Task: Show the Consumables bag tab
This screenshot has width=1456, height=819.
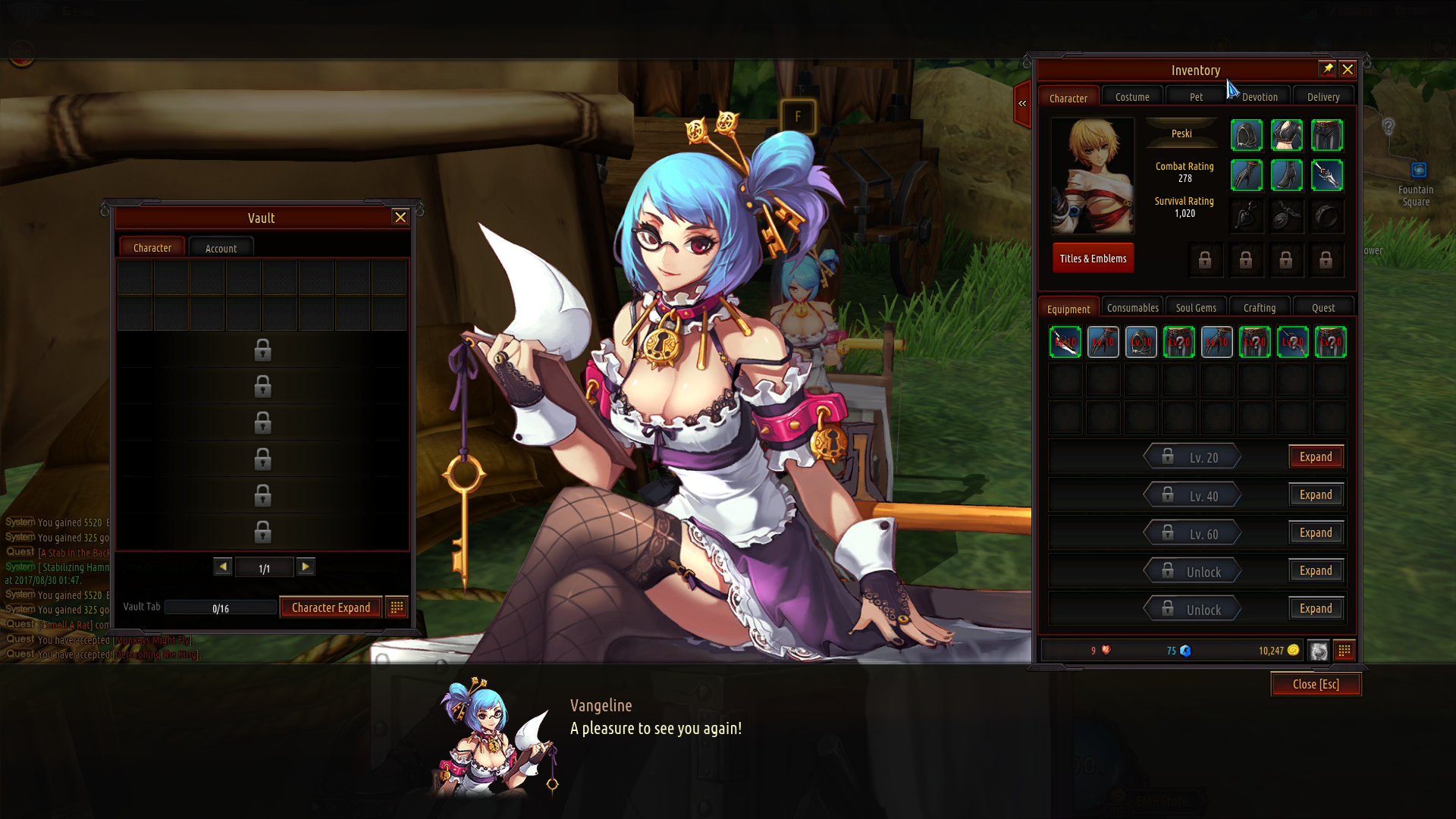Action: coord(1132,308)
